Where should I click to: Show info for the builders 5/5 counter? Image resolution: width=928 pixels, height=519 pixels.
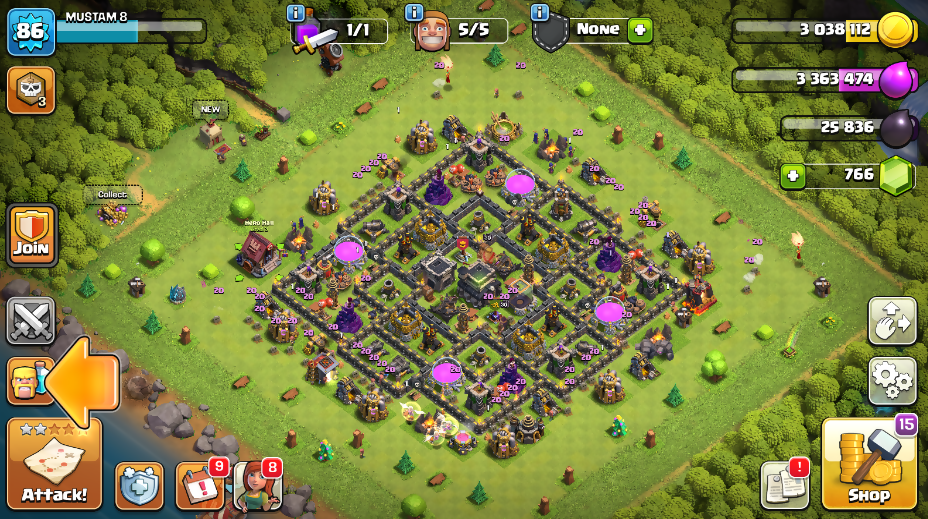414,12
